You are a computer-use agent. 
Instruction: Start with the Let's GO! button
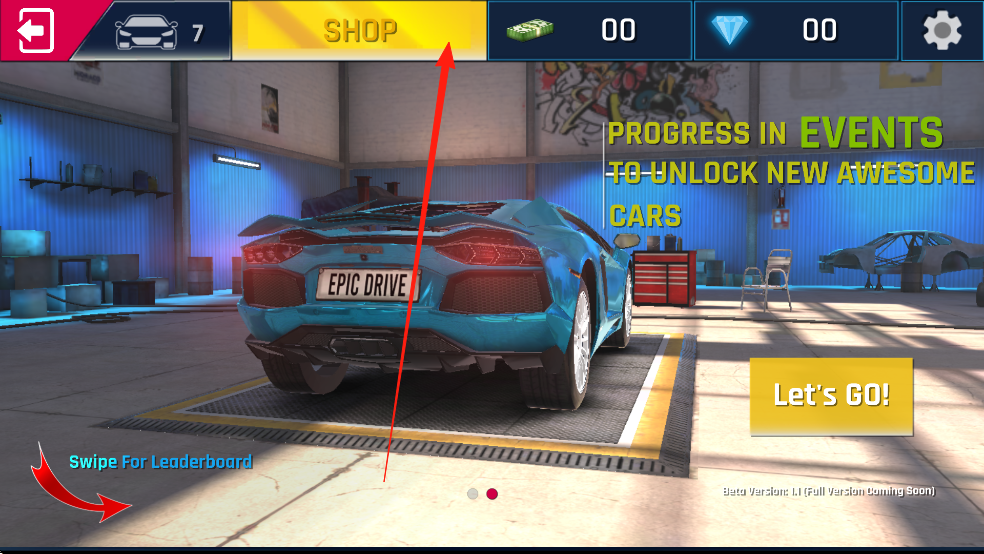point(831,395)
